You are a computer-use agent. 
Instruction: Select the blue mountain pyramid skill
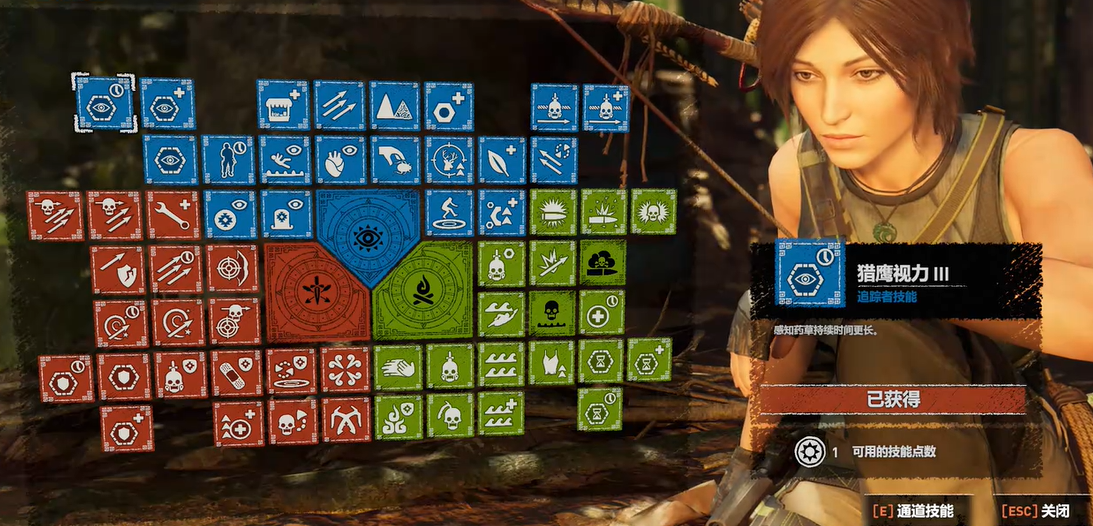click(x=394, y=105)
